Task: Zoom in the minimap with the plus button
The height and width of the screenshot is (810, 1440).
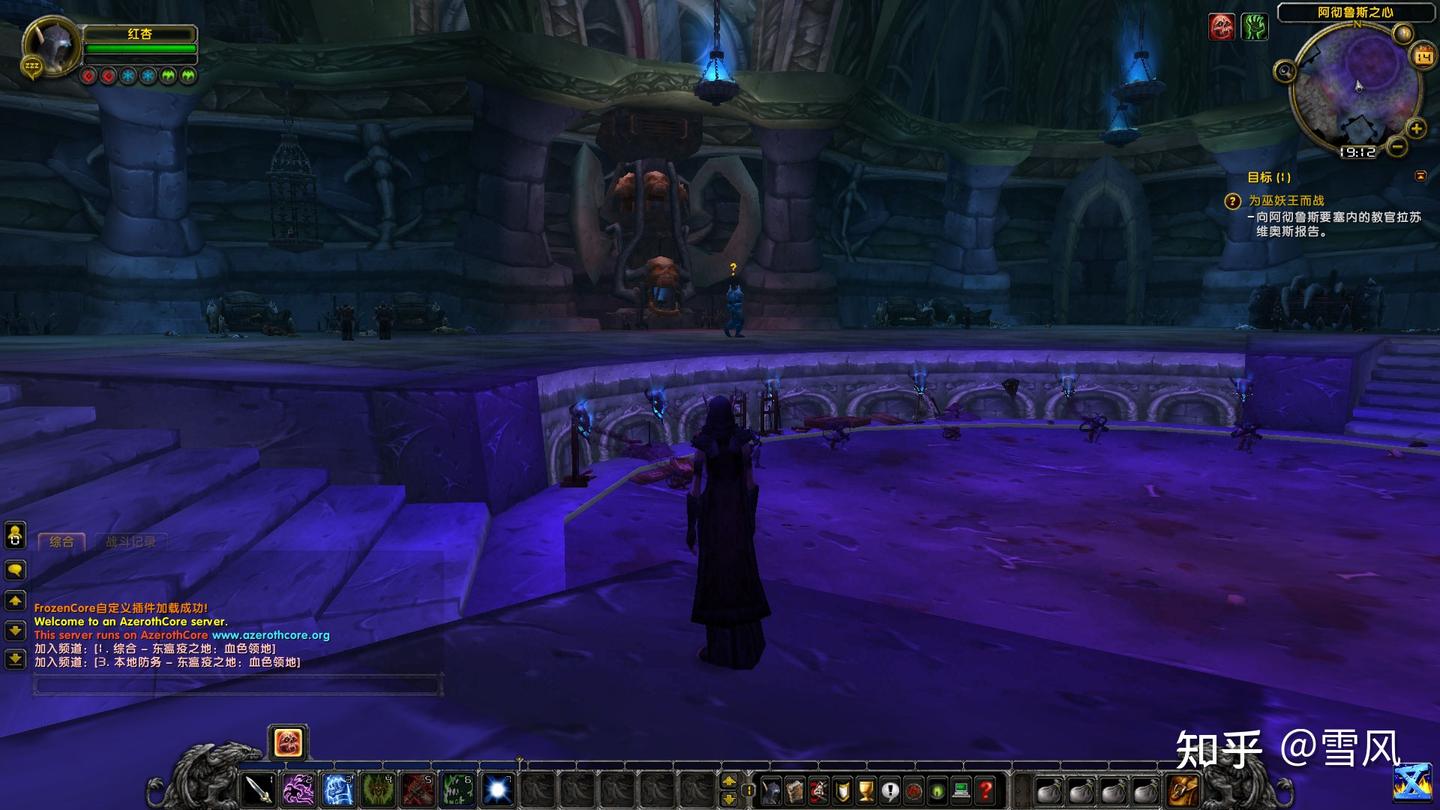Action: (1416, 128)
